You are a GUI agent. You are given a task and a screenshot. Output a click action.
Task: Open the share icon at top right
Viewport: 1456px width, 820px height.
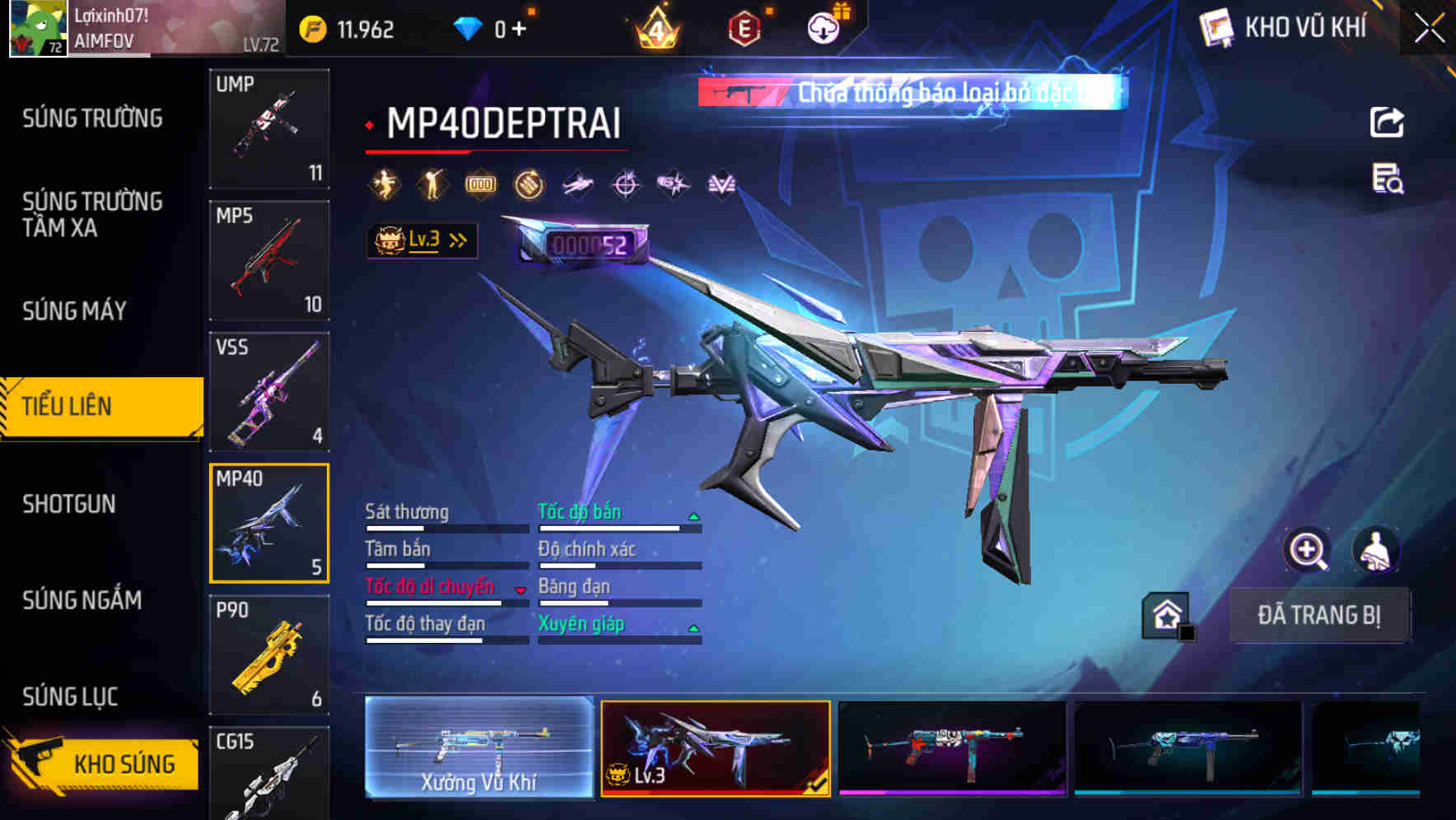tap(1388, 122)
